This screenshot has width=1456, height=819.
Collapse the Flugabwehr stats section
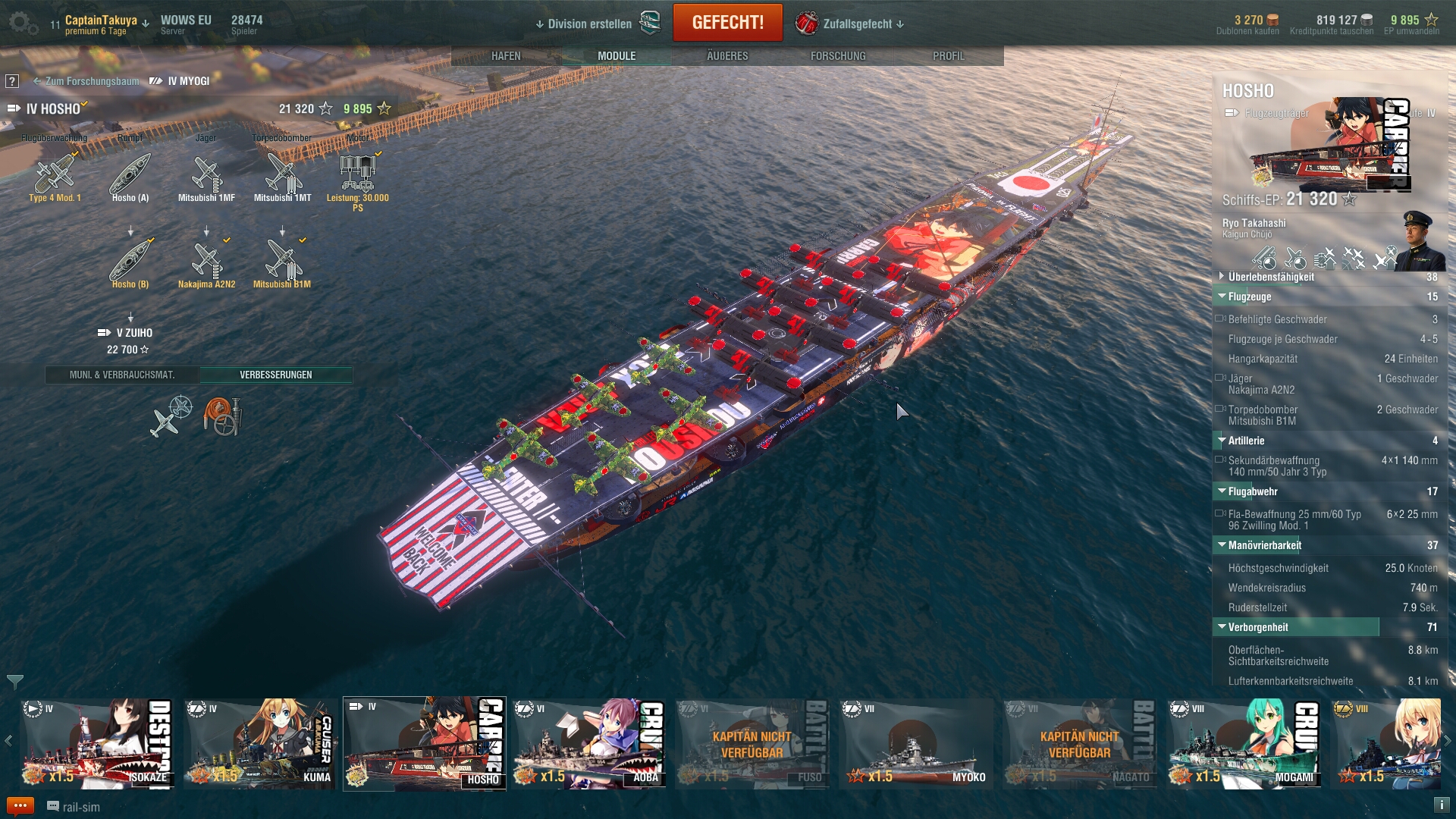tap(1253, 491)
